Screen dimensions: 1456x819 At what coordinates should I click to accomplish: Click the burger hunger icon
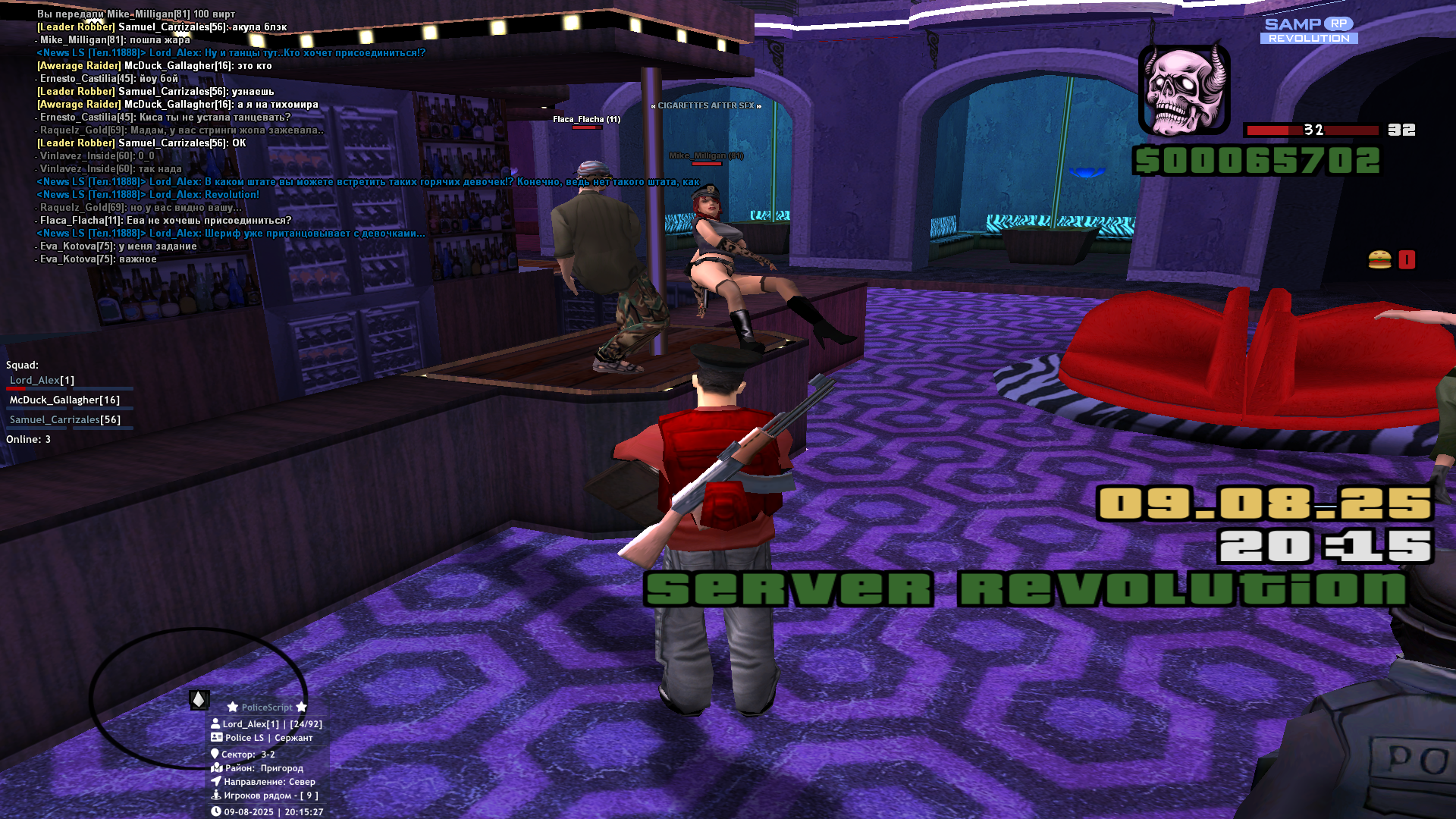1379,260
